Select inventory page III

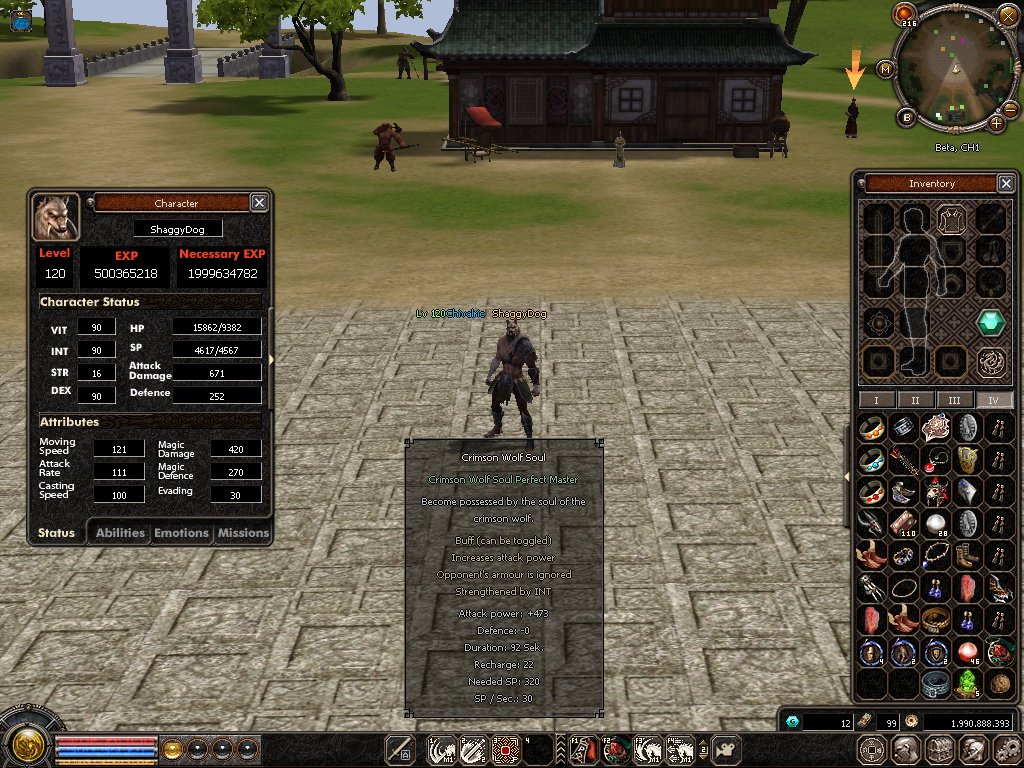point(954,399)
